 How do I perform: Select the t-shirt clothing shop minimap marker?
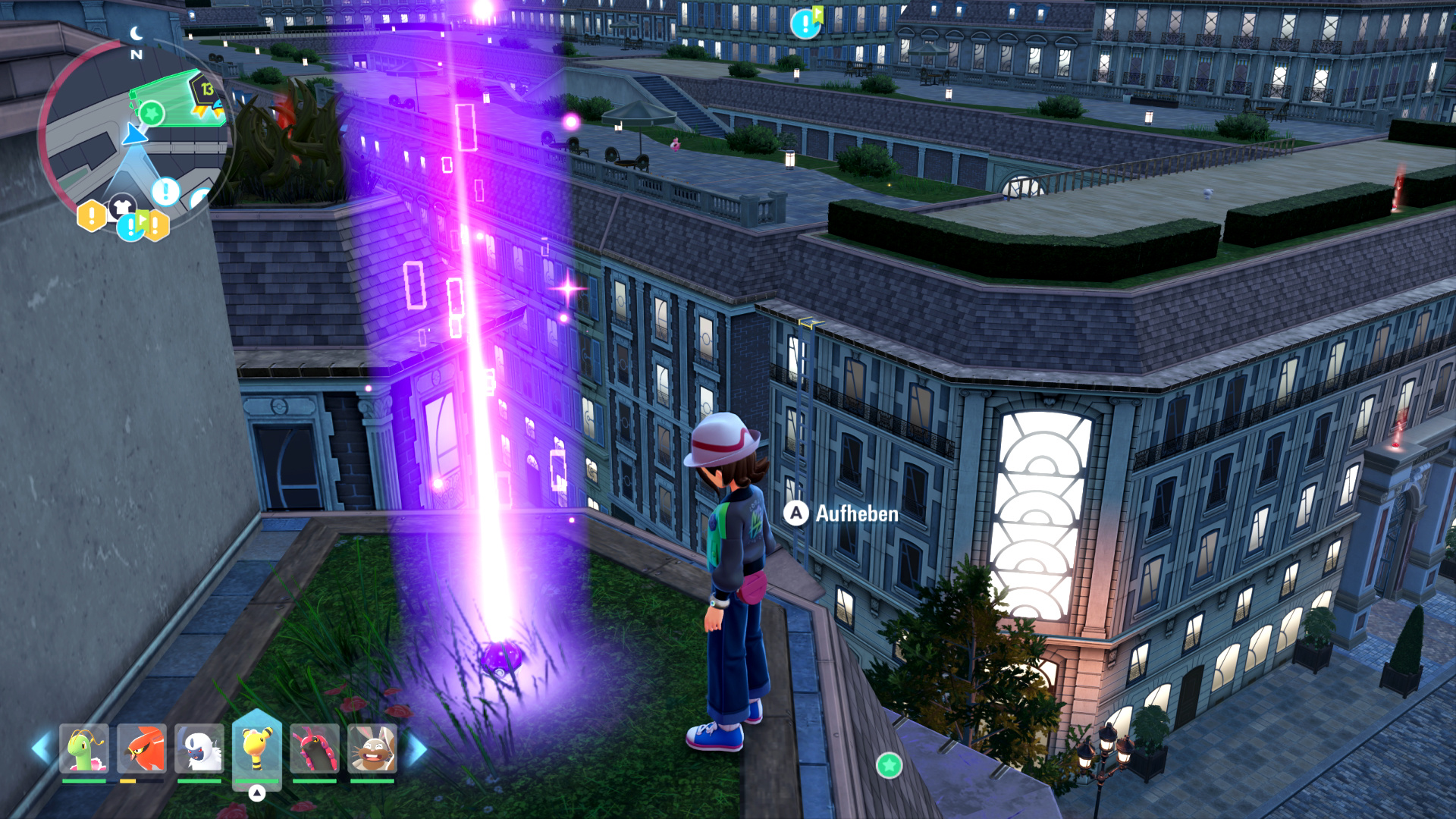pos(121,206)
